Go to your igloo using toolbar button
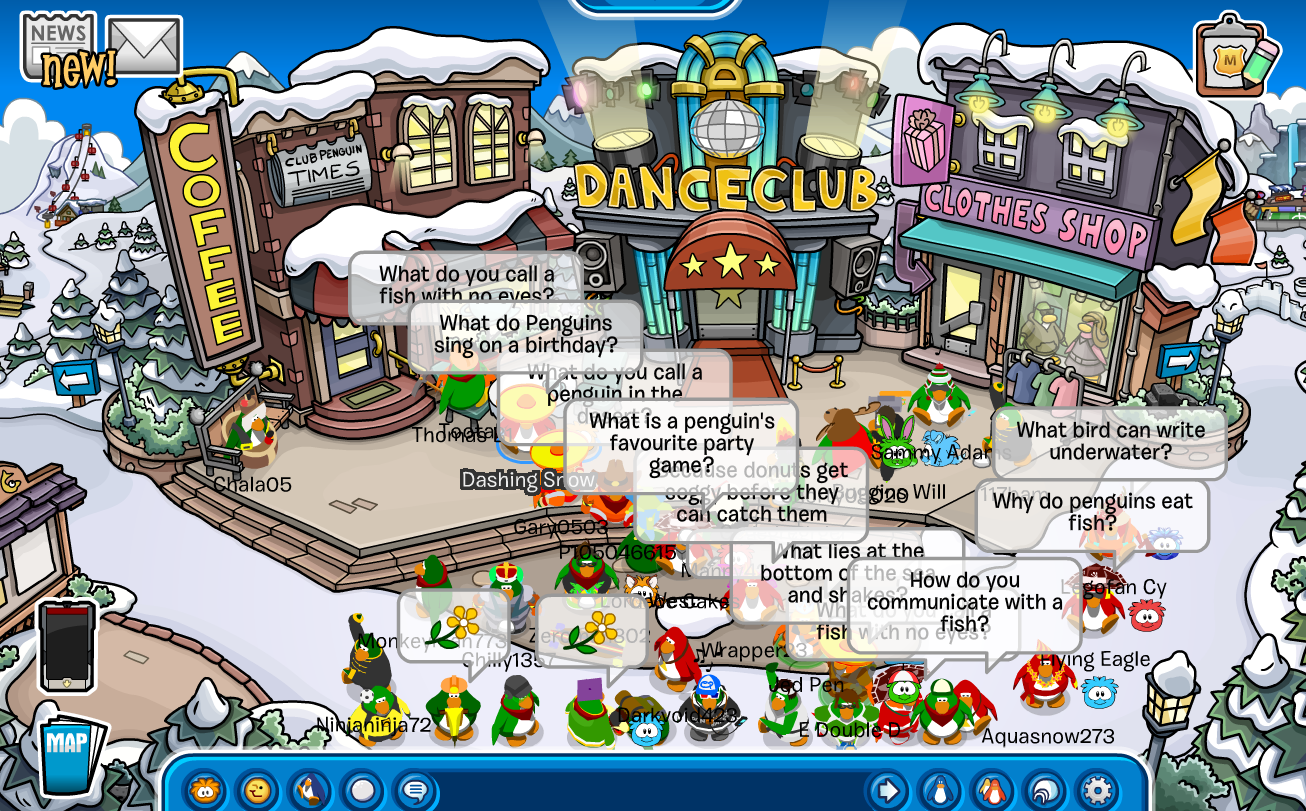1306x811 pixels. pyautogui.click(x=1043, y=790)
